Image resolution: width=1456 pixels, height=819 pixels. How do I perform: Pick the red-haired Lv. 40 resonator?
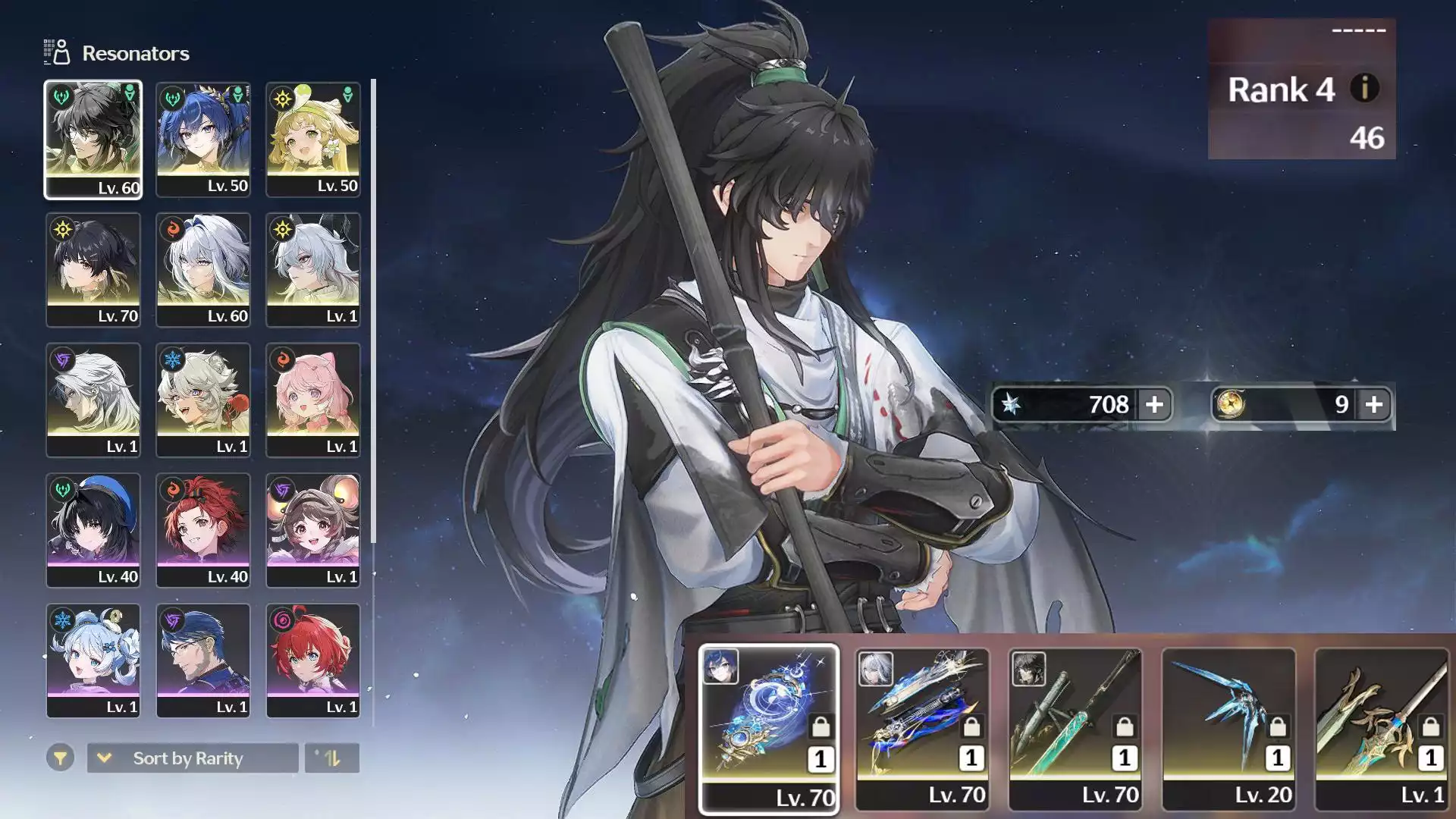203,531
